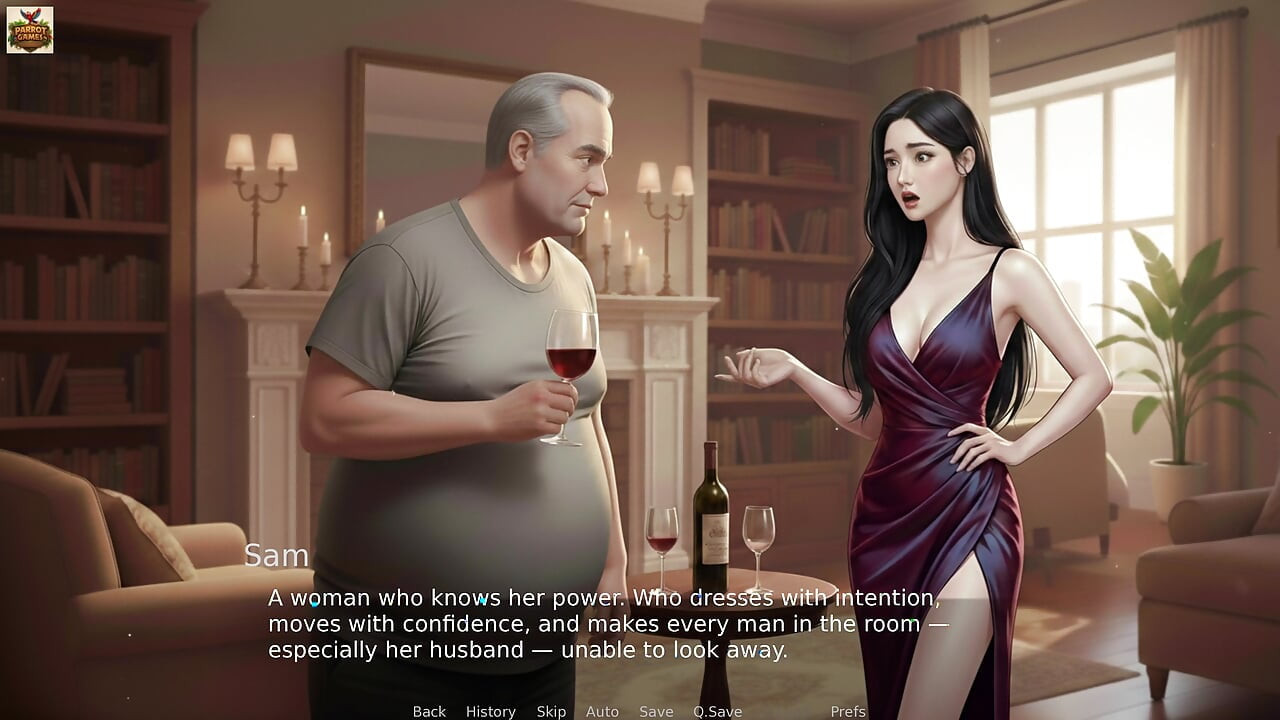Go Back to the previous dialogue line
This screenshot has width=1280, height=720.
click(x=428, y=711)
